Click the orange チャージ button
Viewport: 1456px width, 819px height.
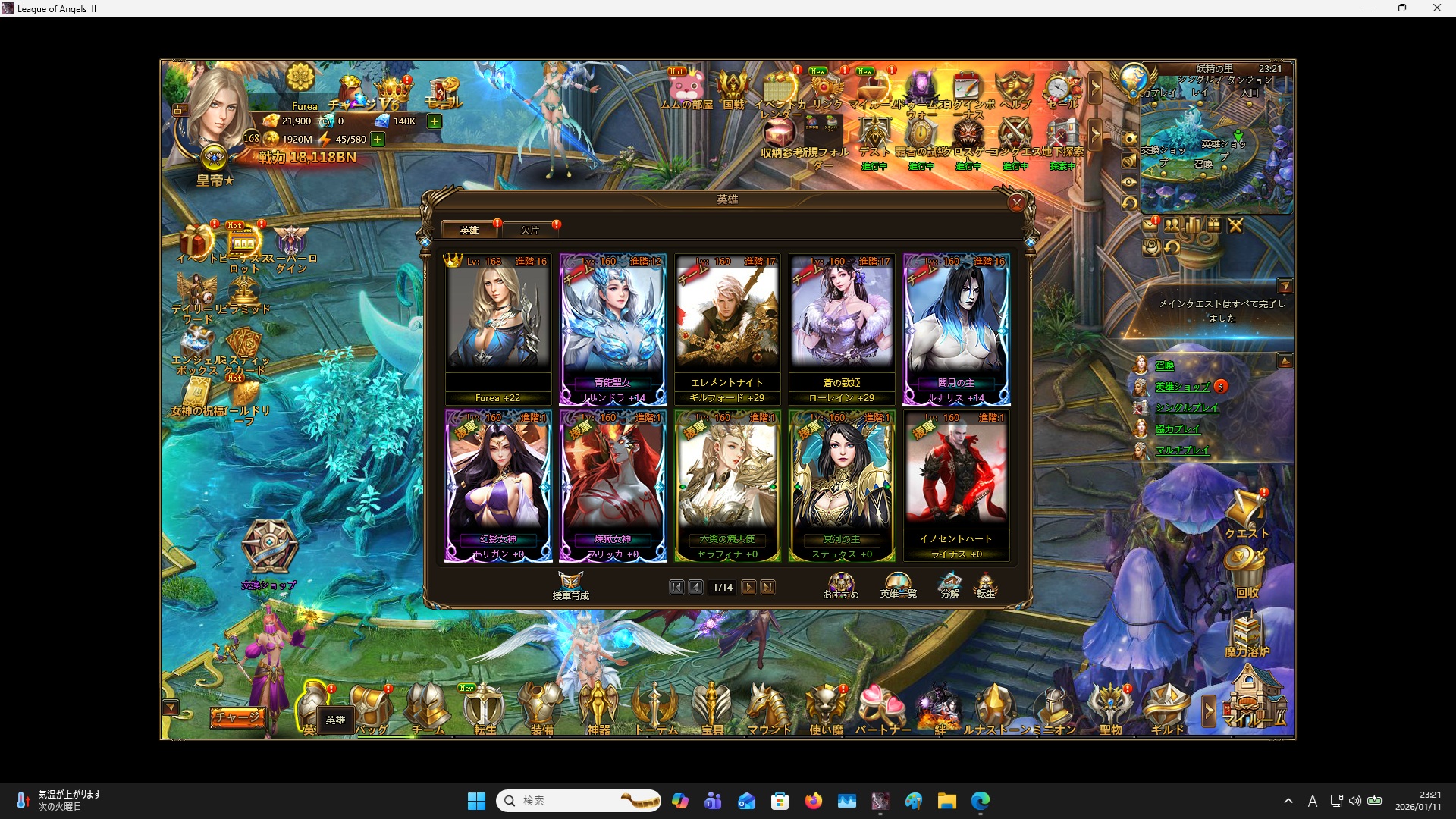pyautogui.click(x=237, y=717)
